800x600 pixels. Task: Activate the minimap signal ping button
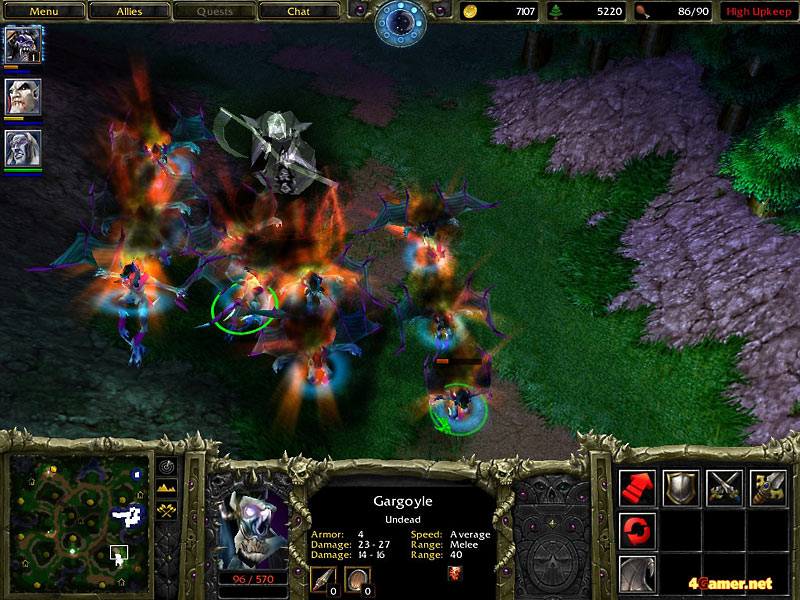click(166, 466)
